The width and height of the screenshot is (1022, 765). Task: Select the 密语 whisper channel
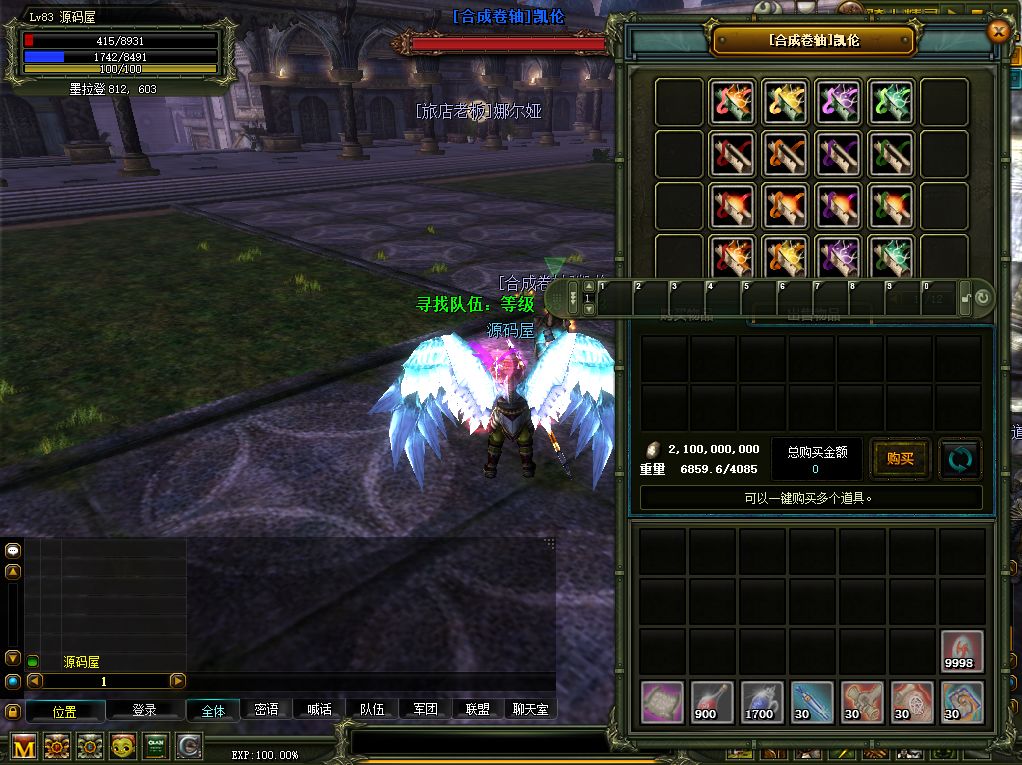(266, 709)
